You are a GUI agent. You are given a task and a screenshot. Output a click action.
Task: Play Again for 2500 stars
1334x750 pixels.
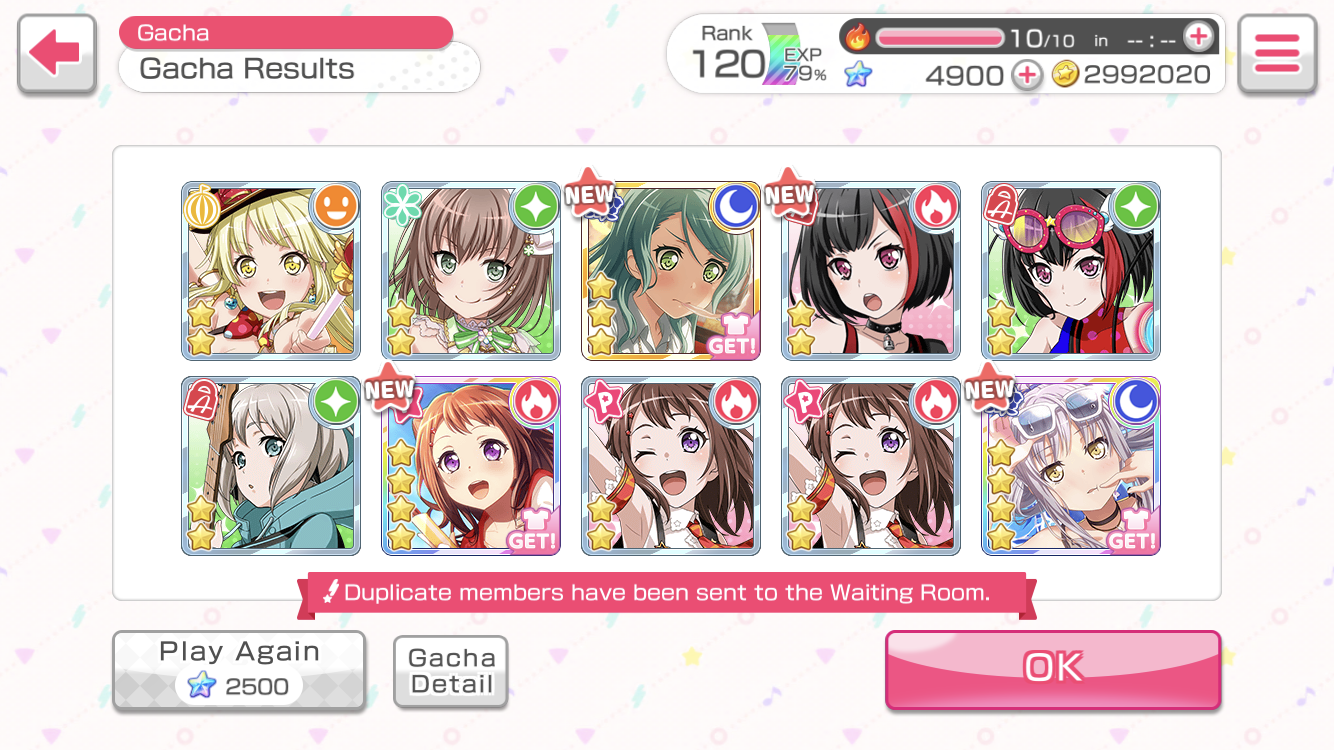tap(239, 670)
